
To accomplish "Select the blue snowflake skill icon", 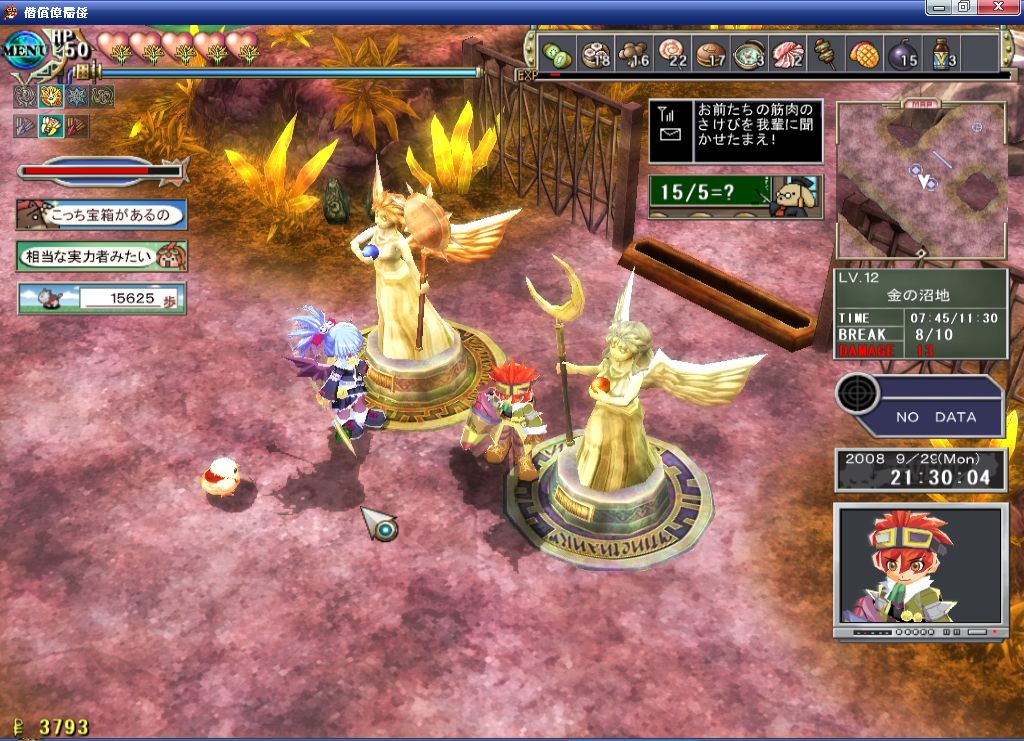I will 76,97.
